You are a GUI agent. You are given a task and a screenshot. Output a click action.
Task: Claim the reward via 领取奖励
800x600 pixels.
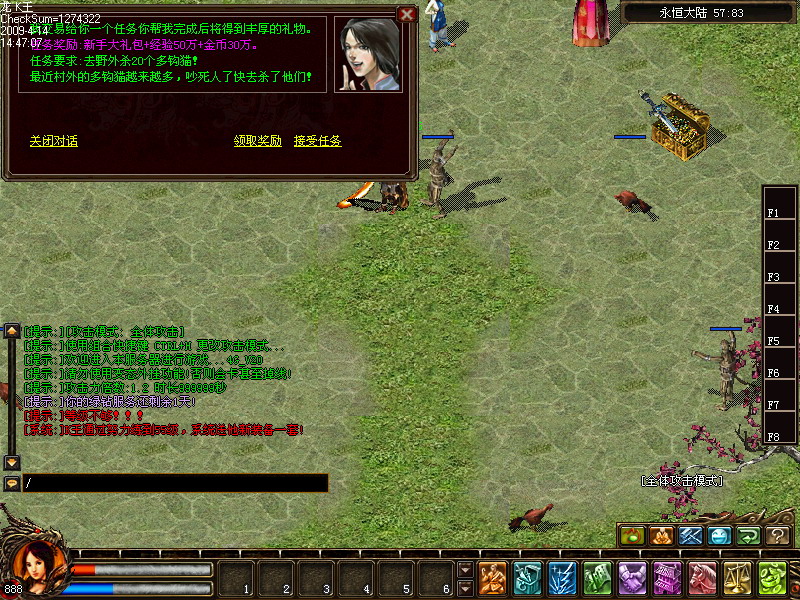pyautogui.click(x=258, y=141)
